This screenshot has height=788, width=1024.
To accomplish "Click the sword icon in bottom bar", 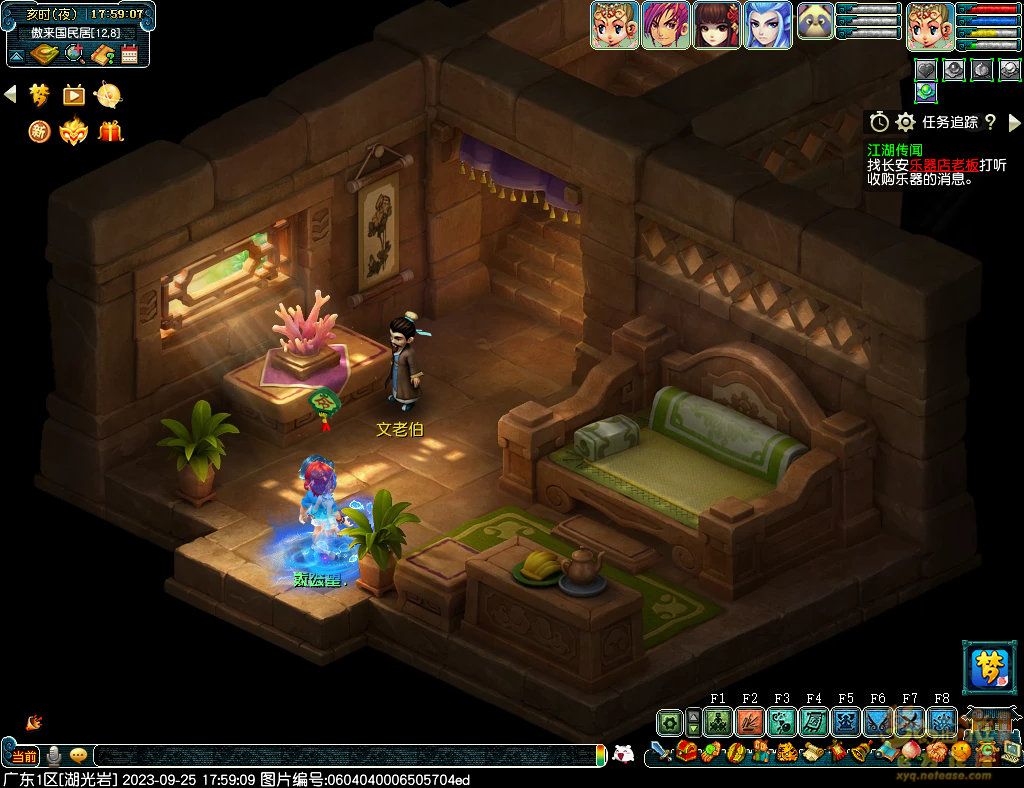I will point(660,752).
